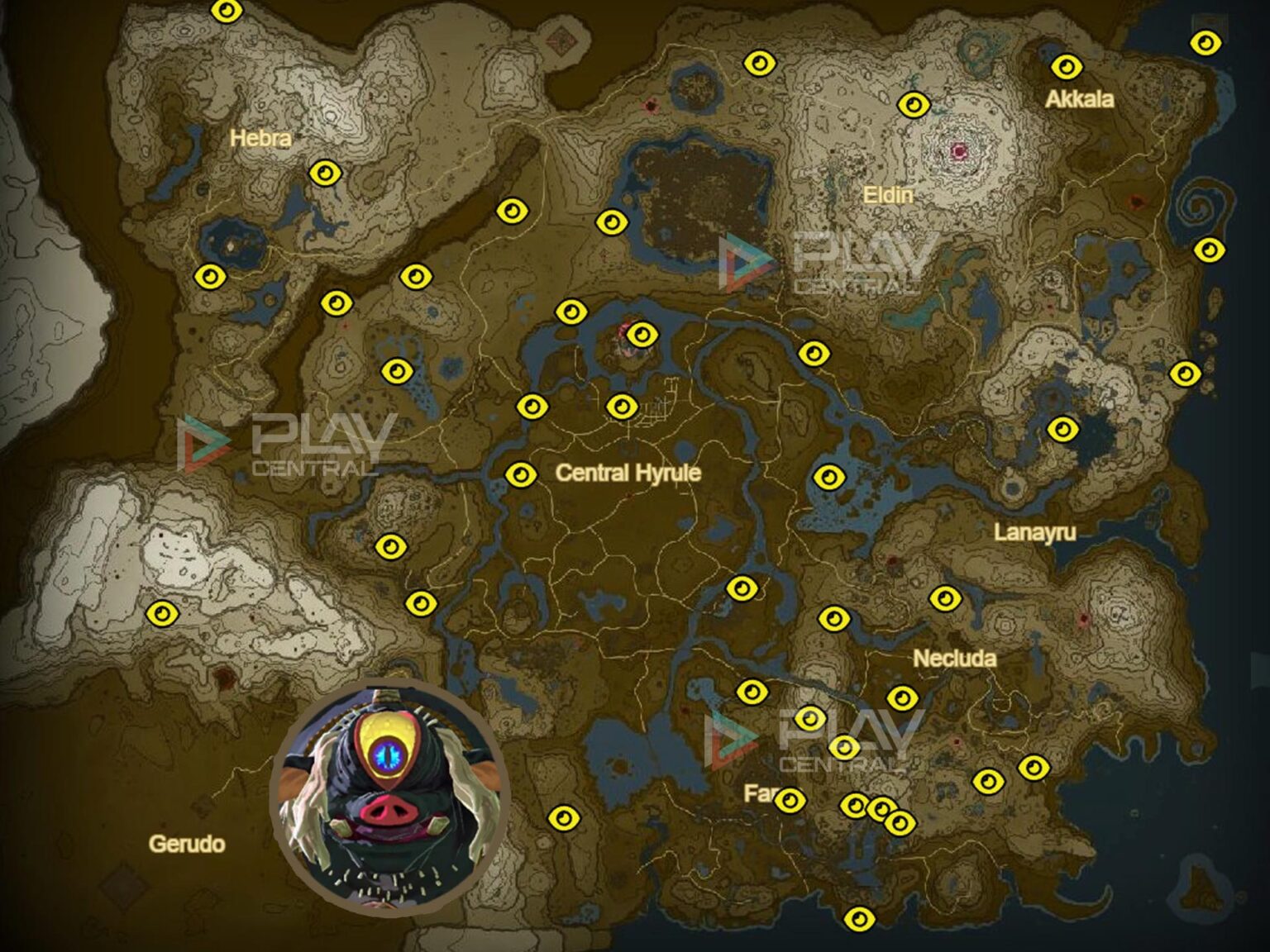1270x952 pixels.
Task: Select the marker beside the Central Hyrule label
Action: click(523, 475)
